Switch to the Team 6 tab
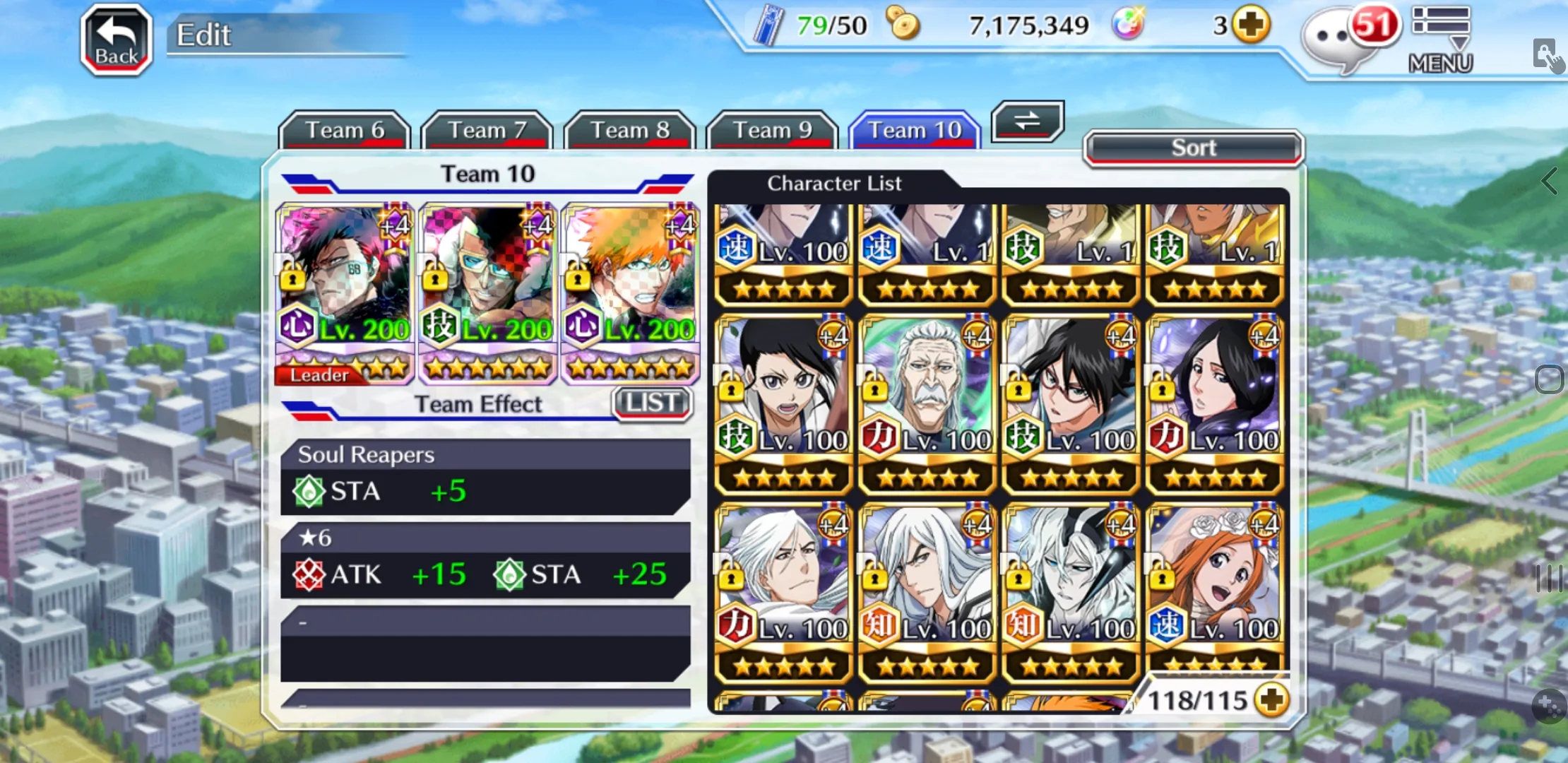 click(345, 130)
